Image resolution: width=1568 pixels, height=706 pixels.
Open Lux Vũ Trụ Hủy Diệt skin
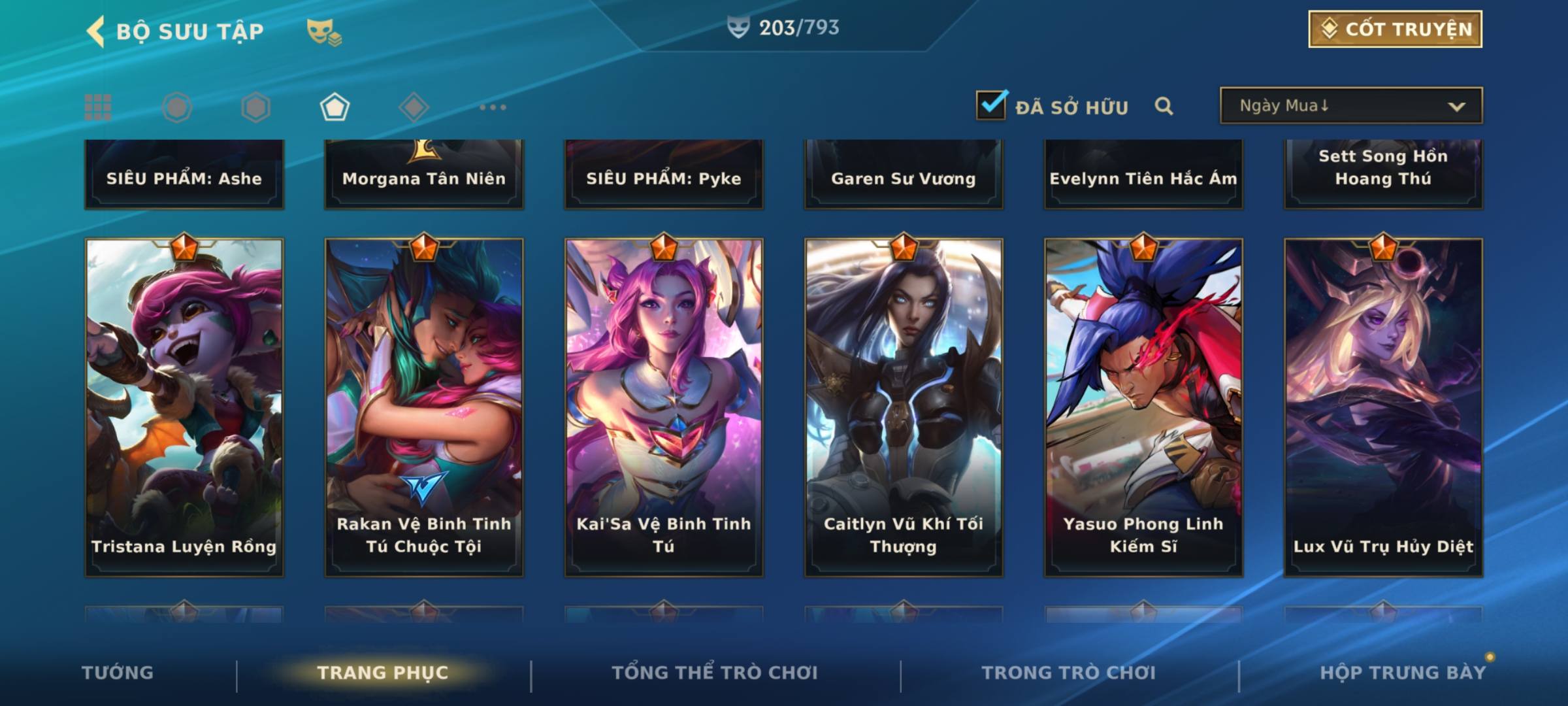(x=1383, y=407)
